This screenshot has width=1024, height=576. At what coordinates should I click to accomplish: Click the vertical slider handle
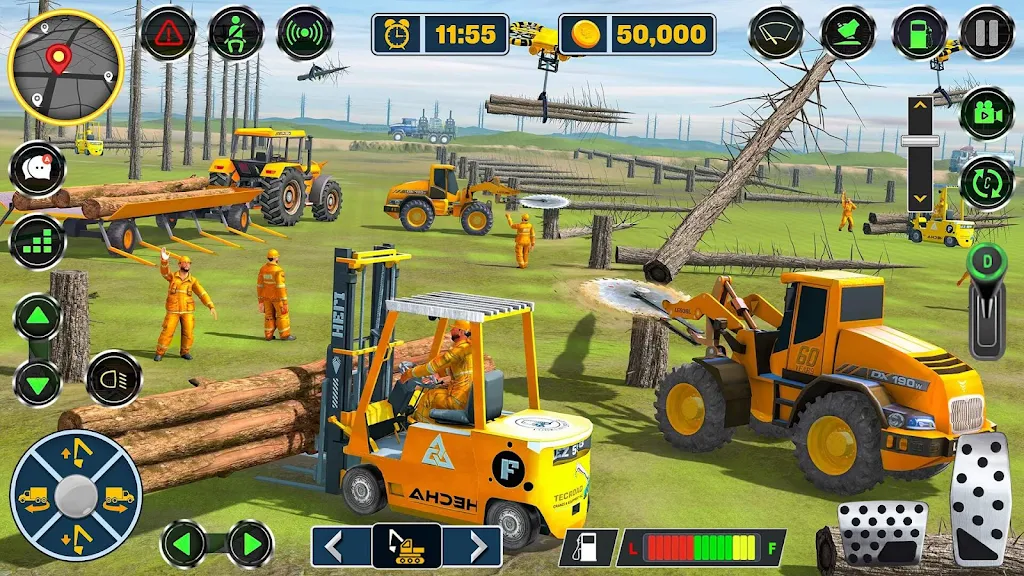click(x=920, y=140)
